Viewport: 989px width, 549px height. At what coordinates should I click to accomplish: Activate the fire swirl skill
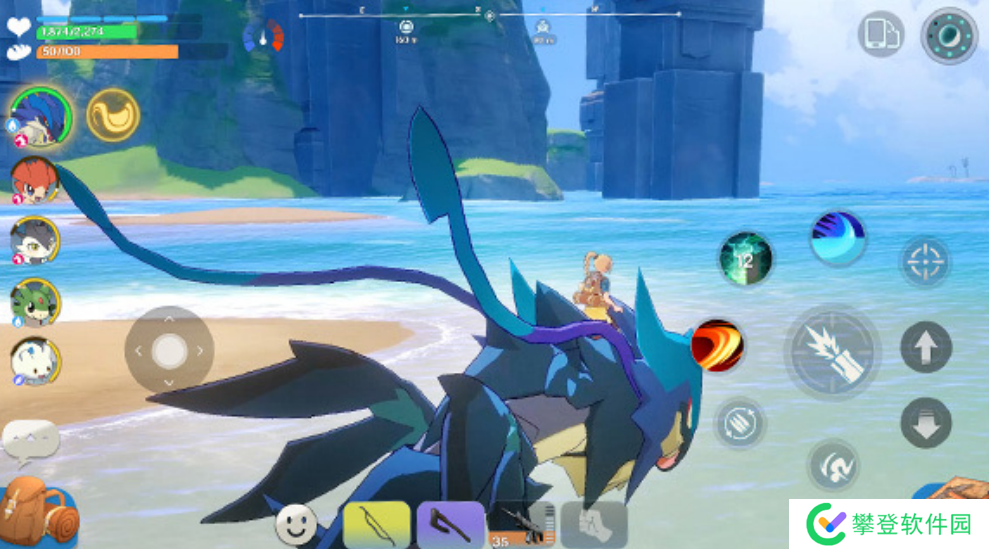point(716,346)
